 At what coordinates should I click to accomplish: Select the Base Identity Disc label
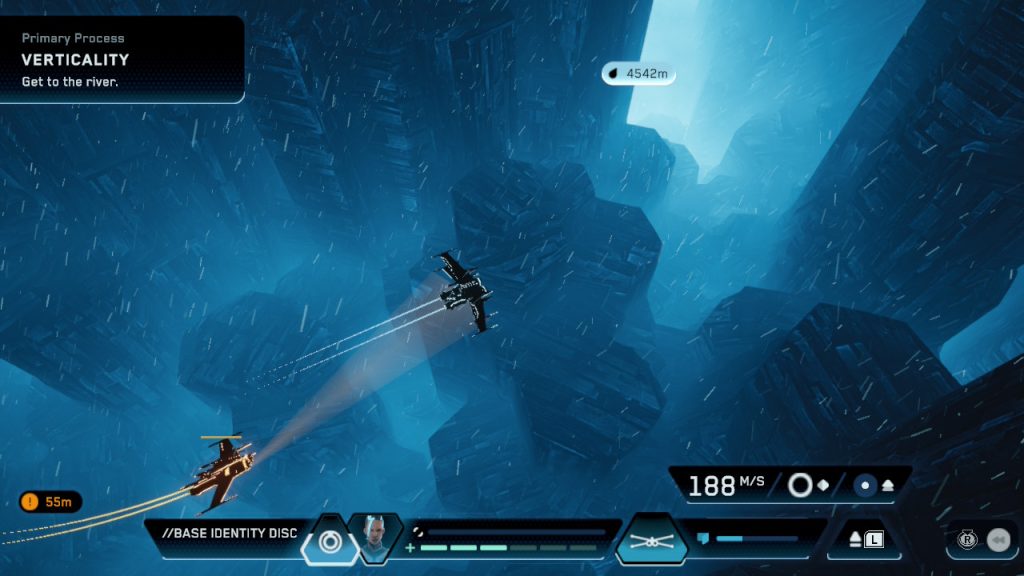[x=229, y=533]
